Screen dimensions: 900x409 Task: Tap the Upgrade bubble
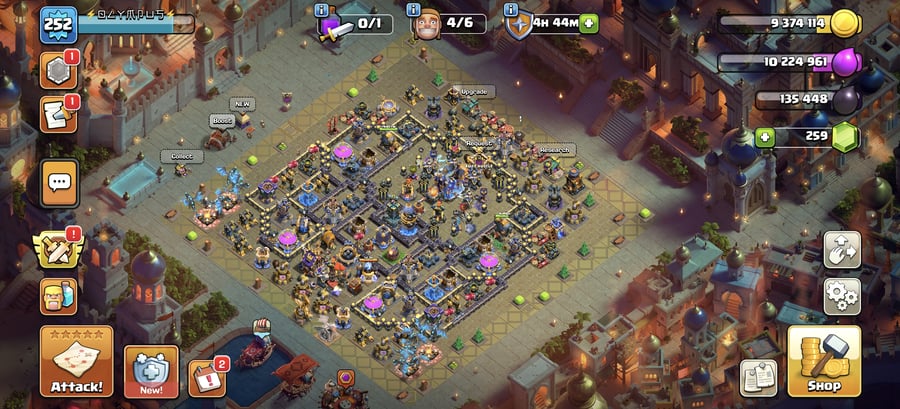click(x=474, y=91)
